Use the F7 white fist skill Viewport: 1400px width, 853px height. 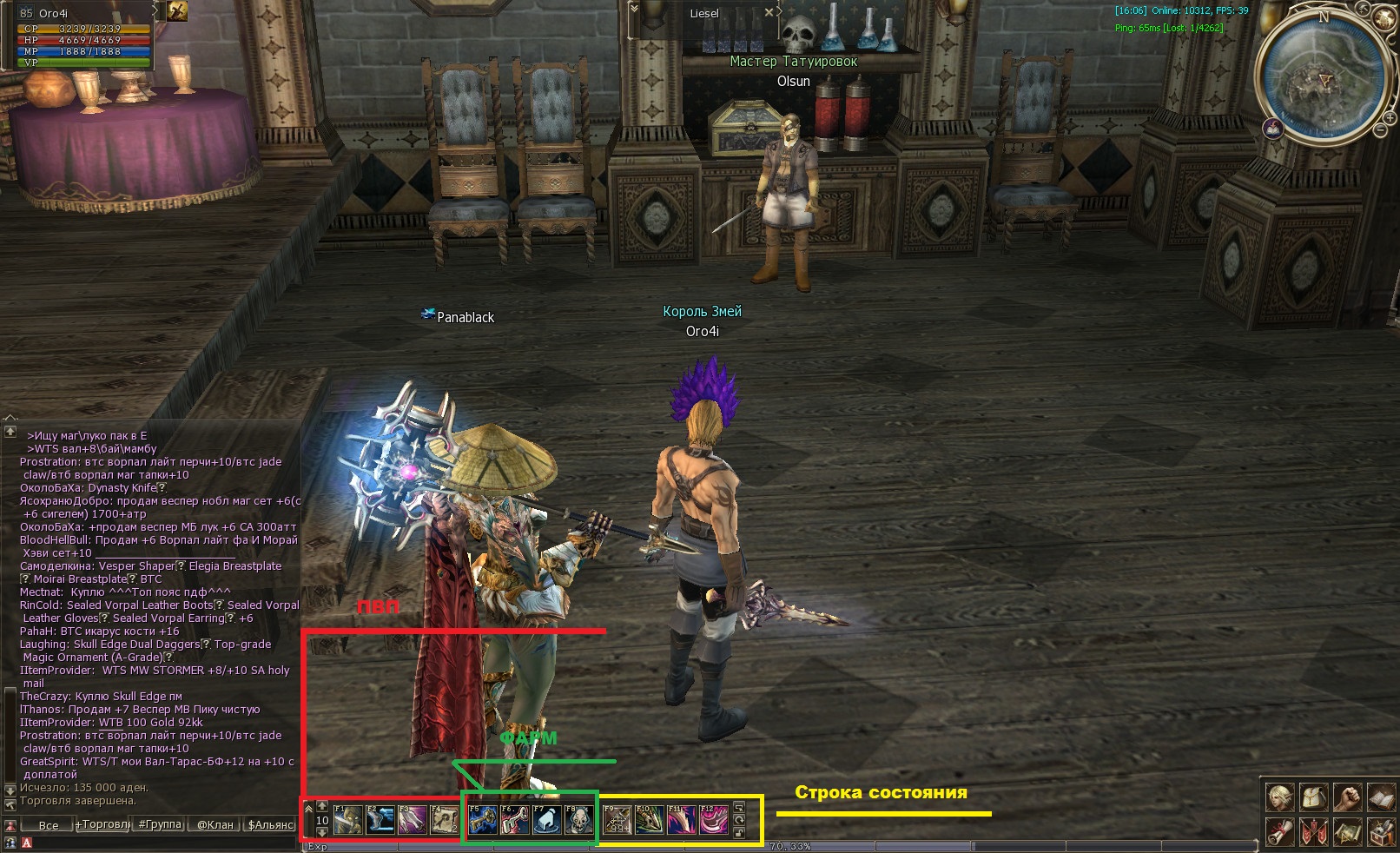[547, 820]
